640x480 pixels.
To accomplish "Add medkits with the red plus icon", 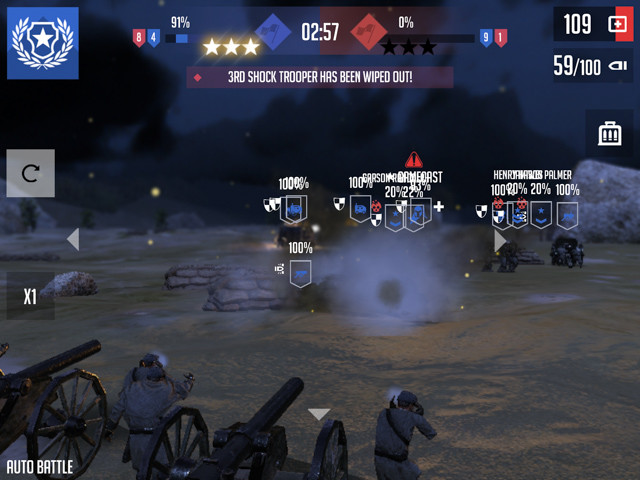I will 617,25.
